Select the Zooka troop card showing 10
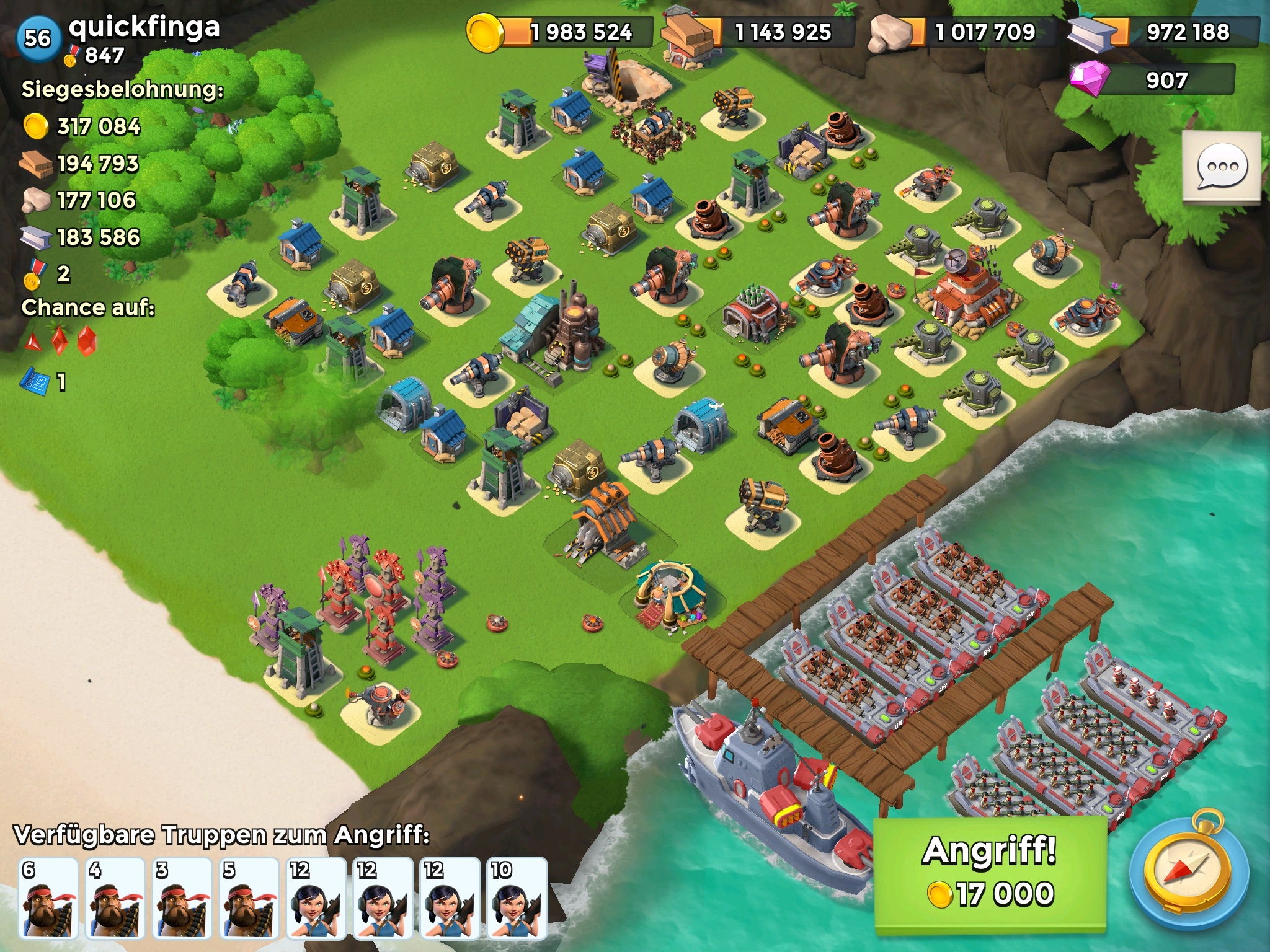 (x=517, y=897)
